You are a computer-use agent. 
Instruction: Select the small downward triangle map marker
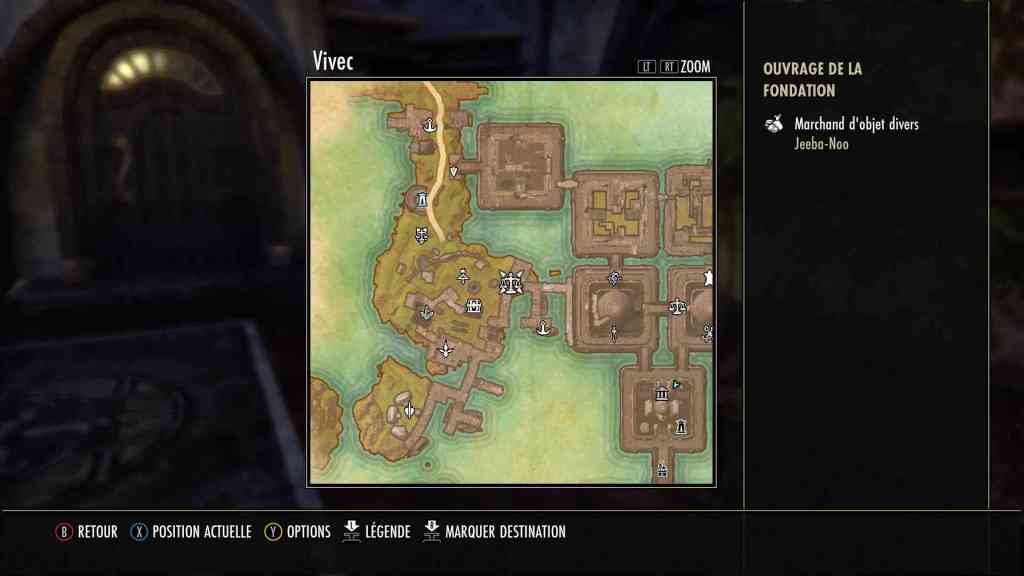point(453,172)
